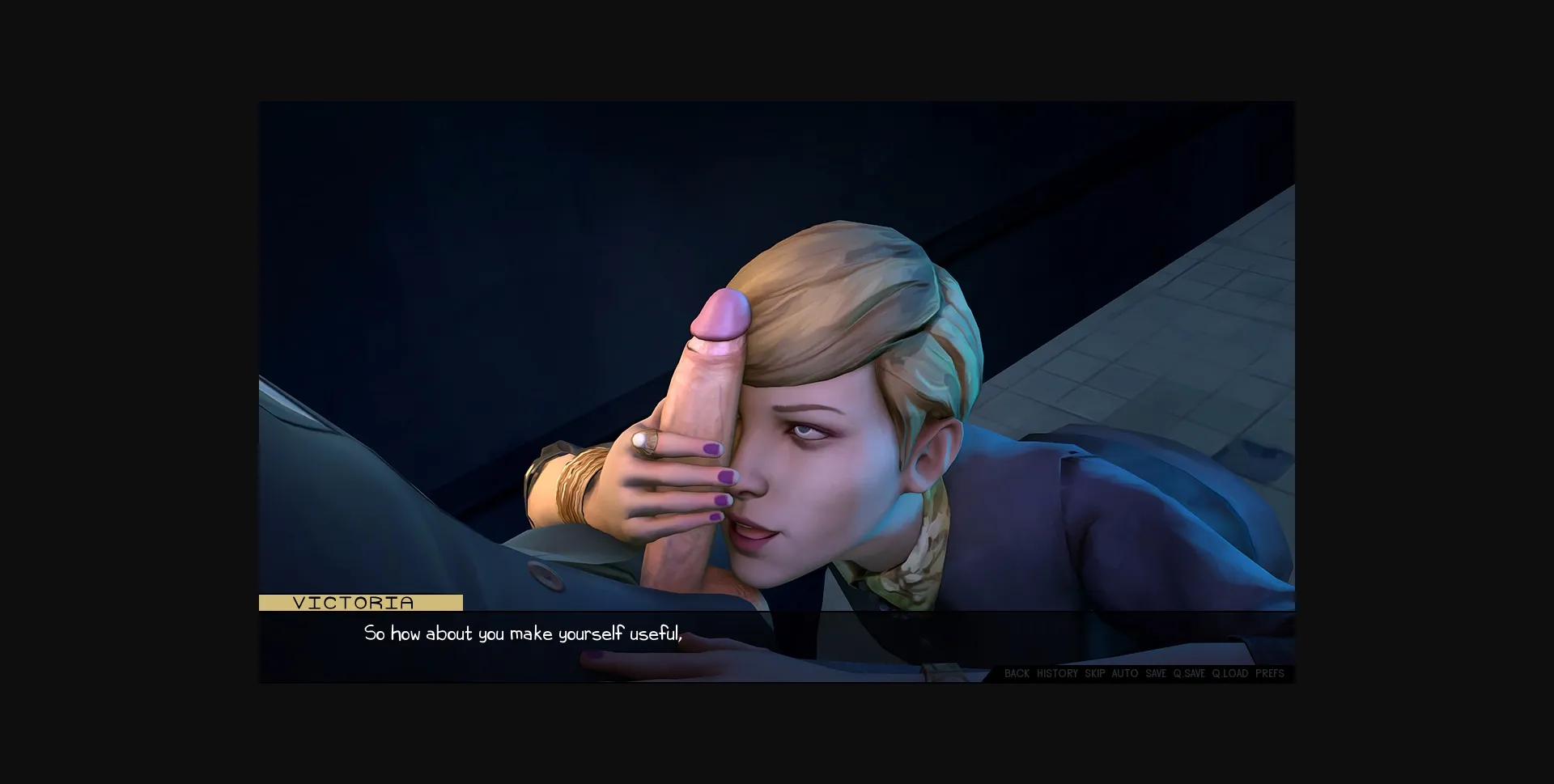Click HISTORY to review past lines

1057,673
